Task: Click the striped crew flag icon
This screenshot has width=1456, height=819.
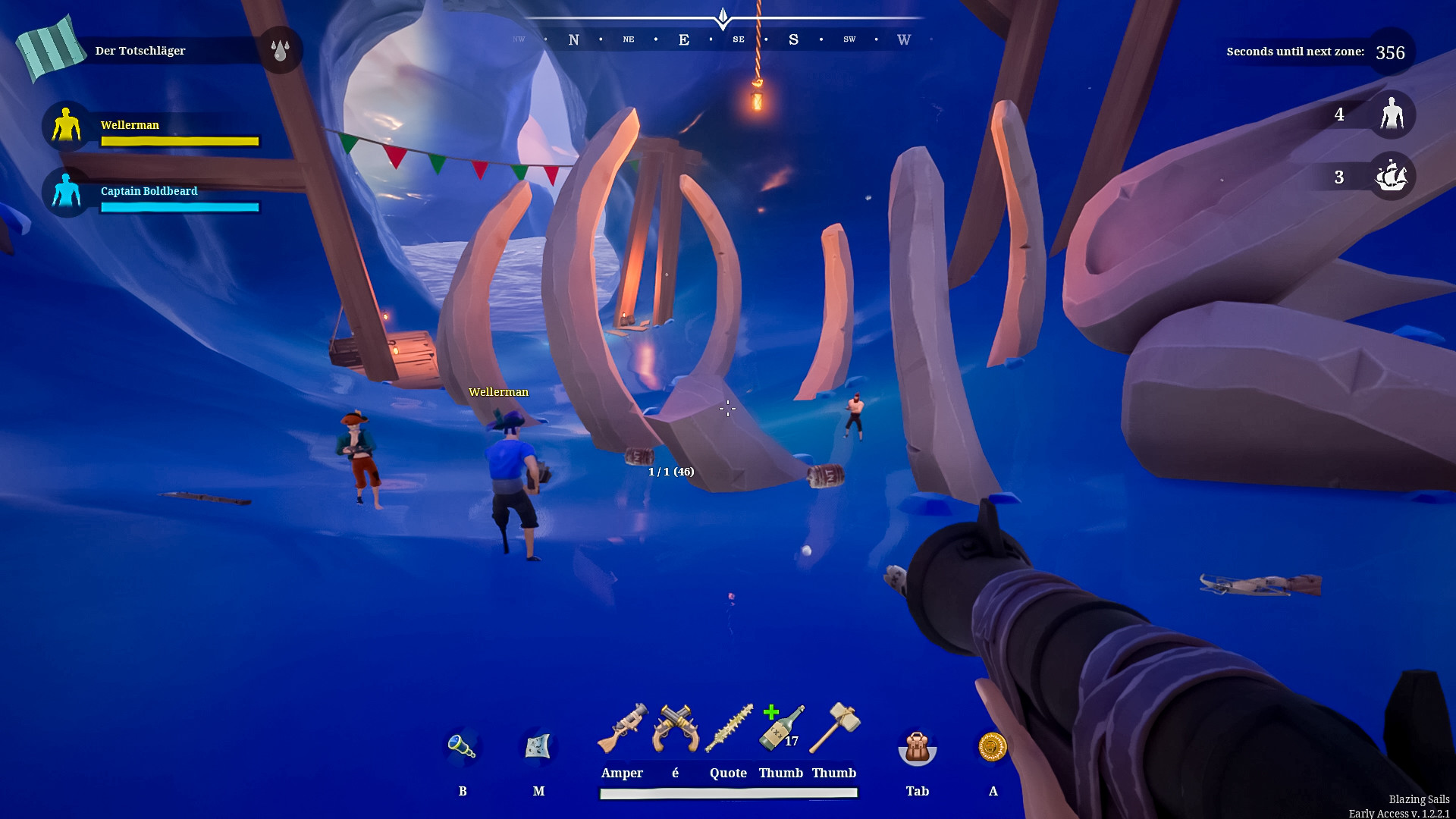Action: coord(50,48)
